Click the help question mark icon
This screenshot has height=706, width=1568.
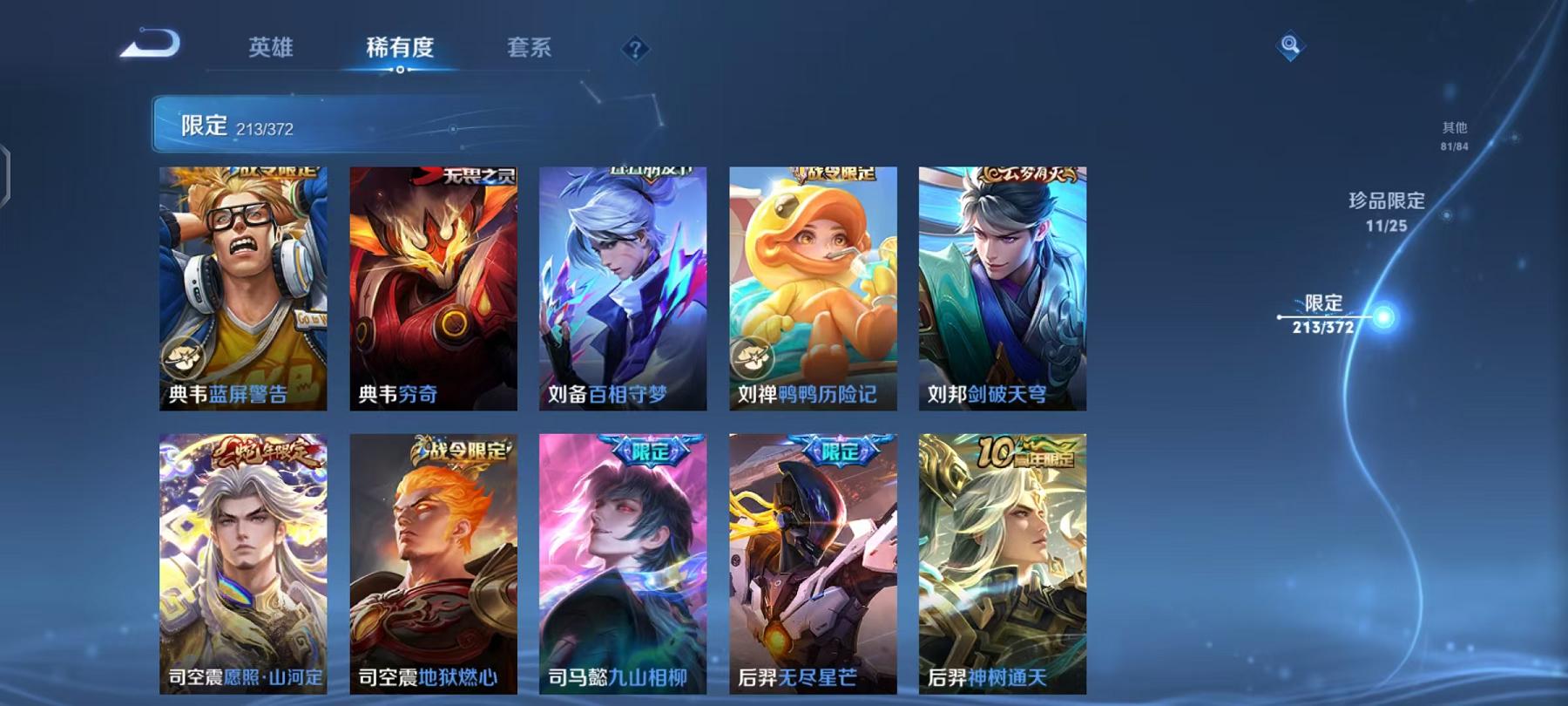637,49
